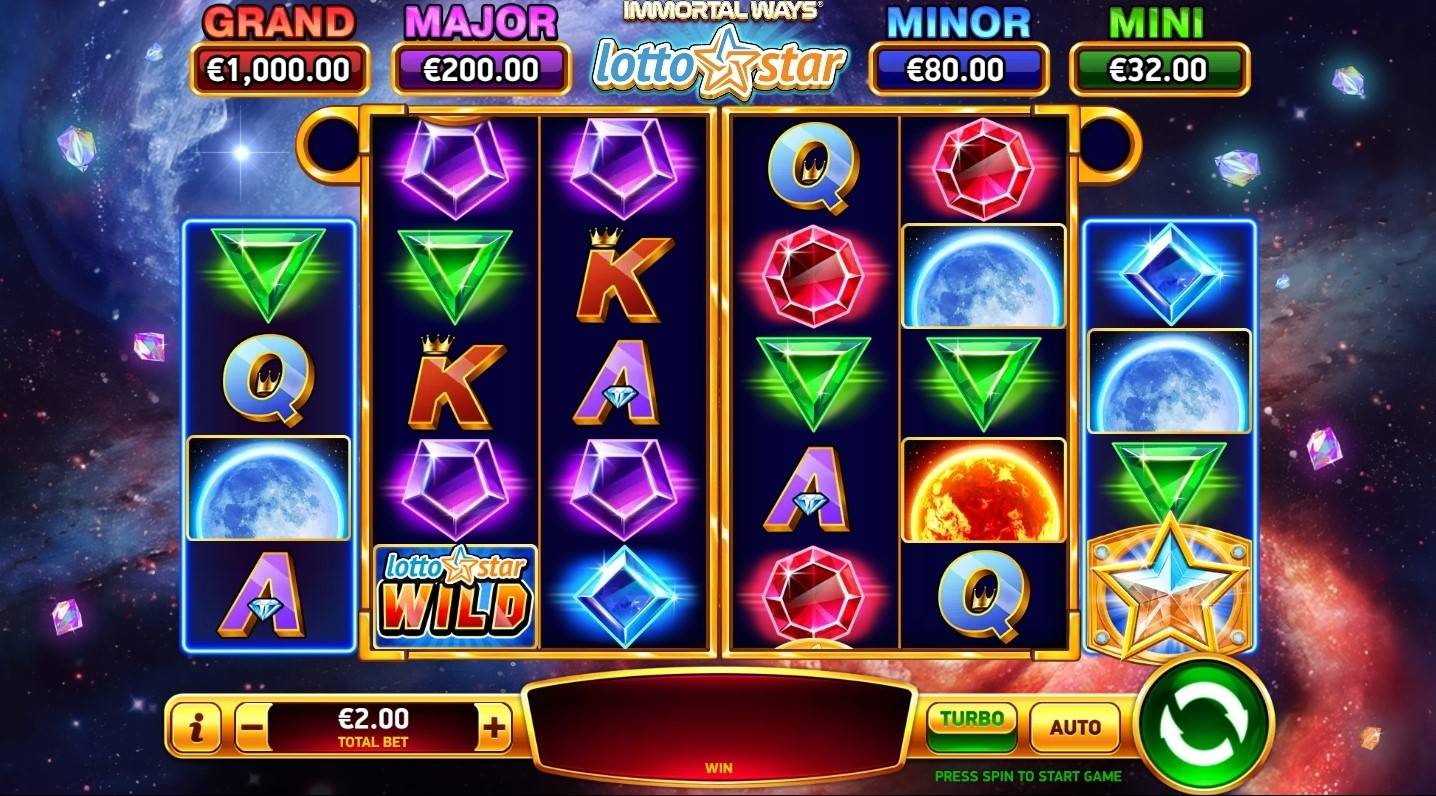Open the game info paytable
The width and height of the screenshot is (1436, 796).
[197, 728]
